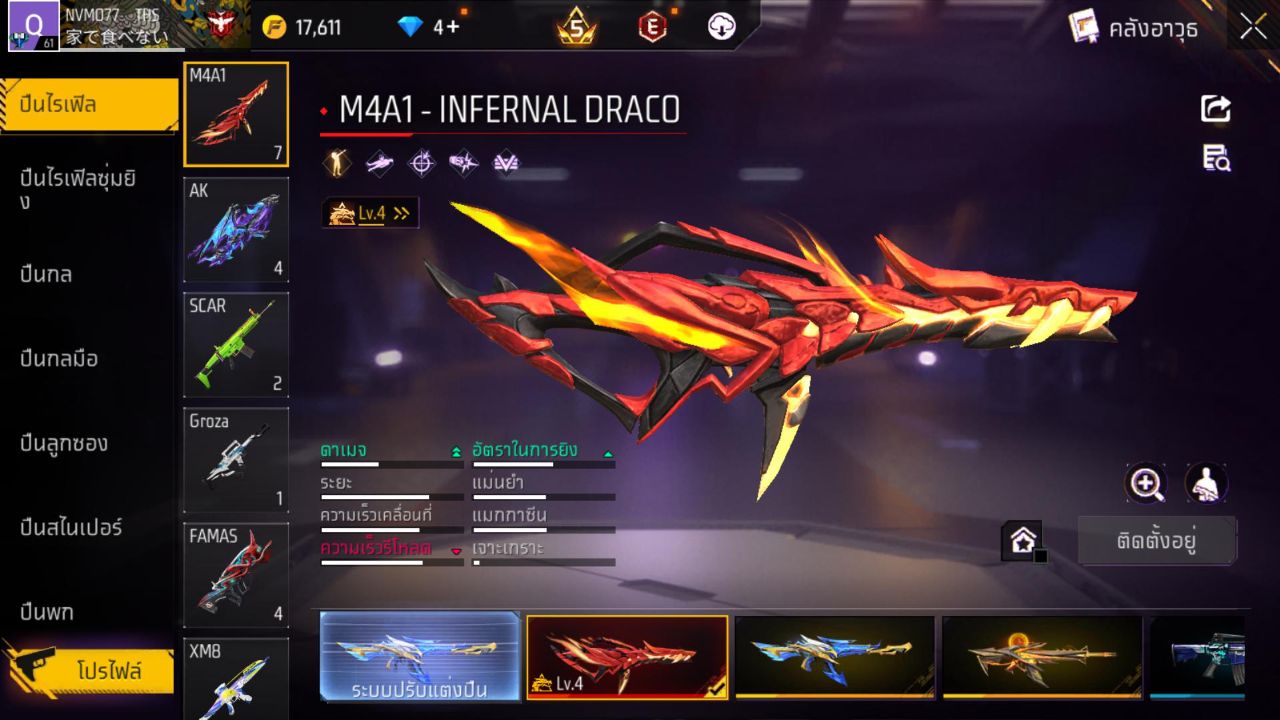The image size is (1280, 720).
Task: Add more diamonds via the plus
Action: 453,27
